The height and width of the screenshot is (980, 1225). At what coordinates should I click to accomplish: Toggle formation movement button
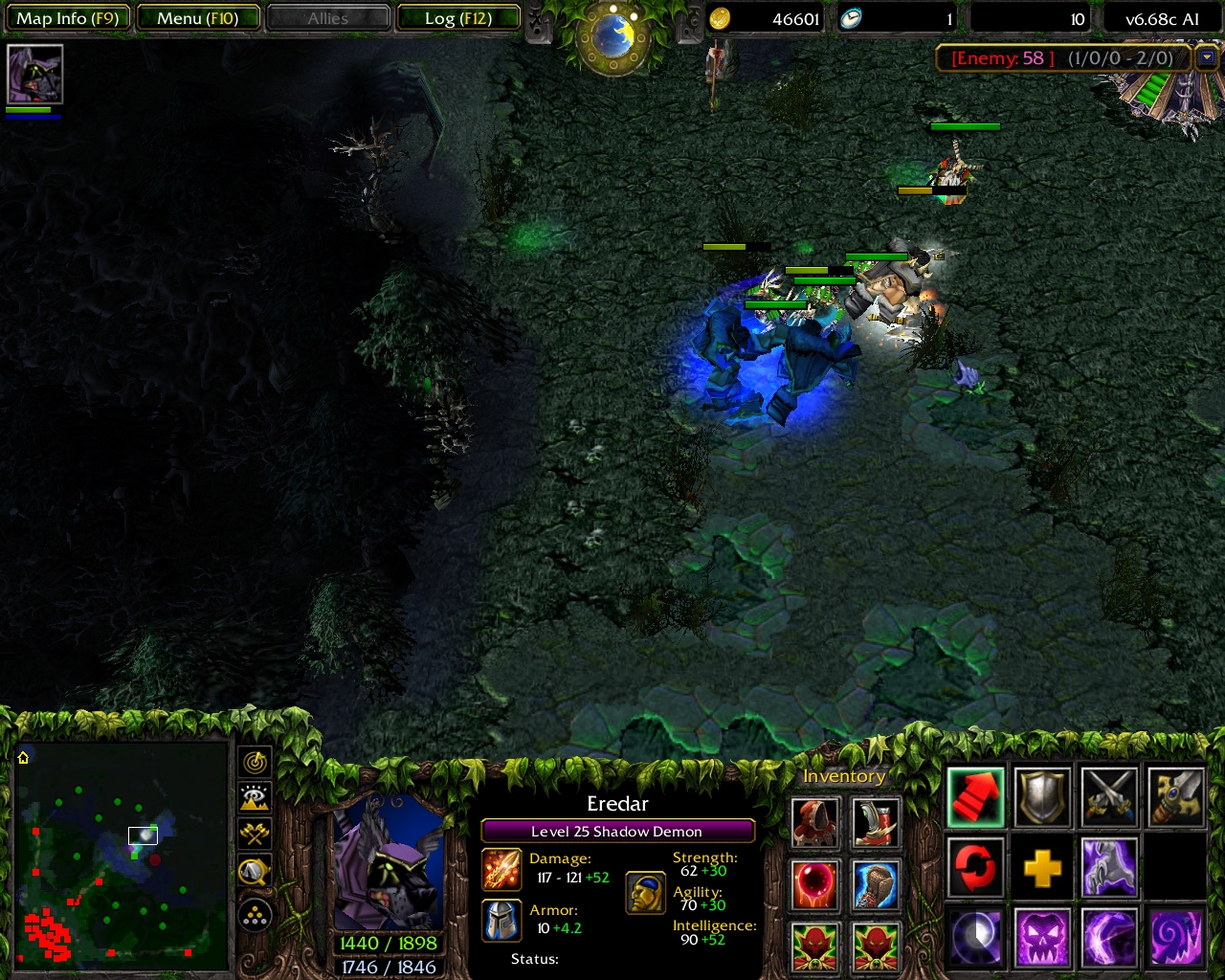(256, 916)
